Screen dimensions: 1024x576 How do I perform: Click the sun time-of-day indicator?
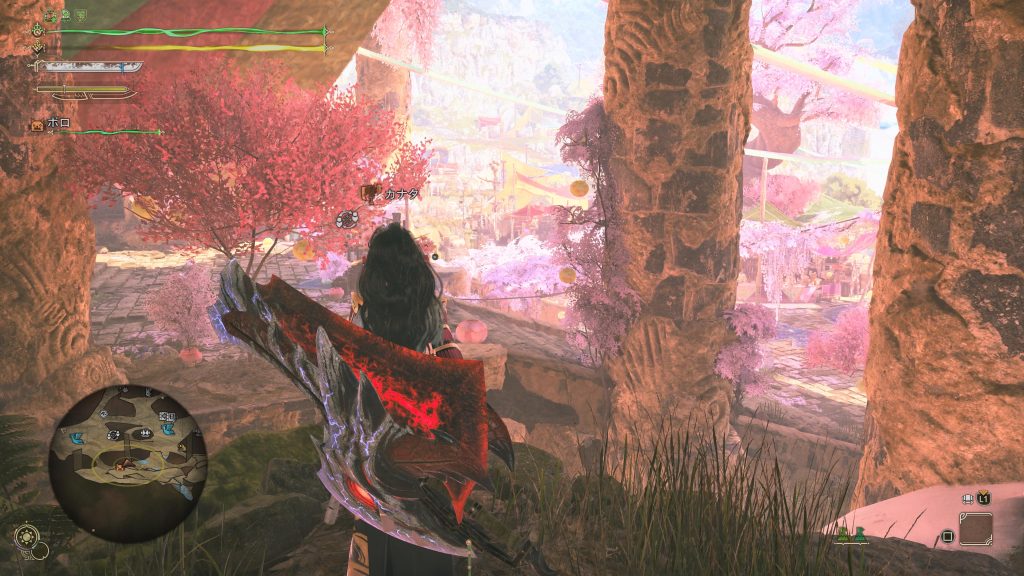coord(27,536)
